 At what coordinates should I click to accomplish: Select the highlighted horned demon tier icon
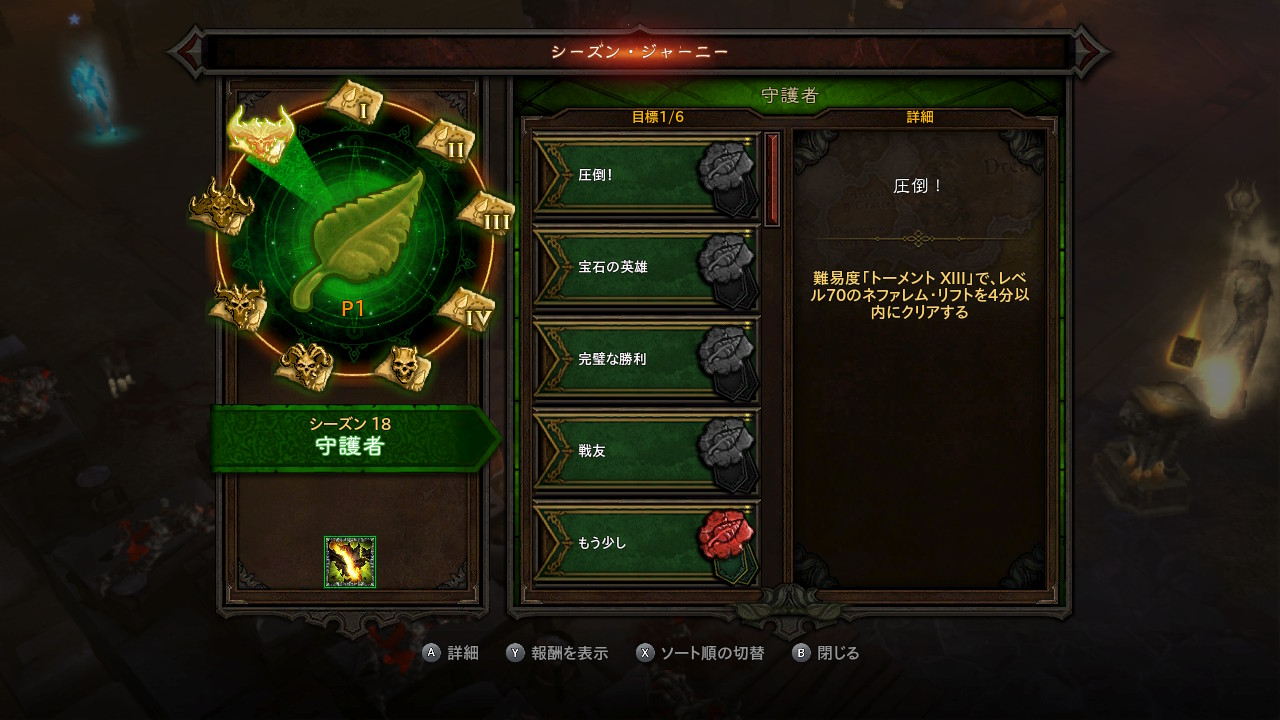coord(260,133)
